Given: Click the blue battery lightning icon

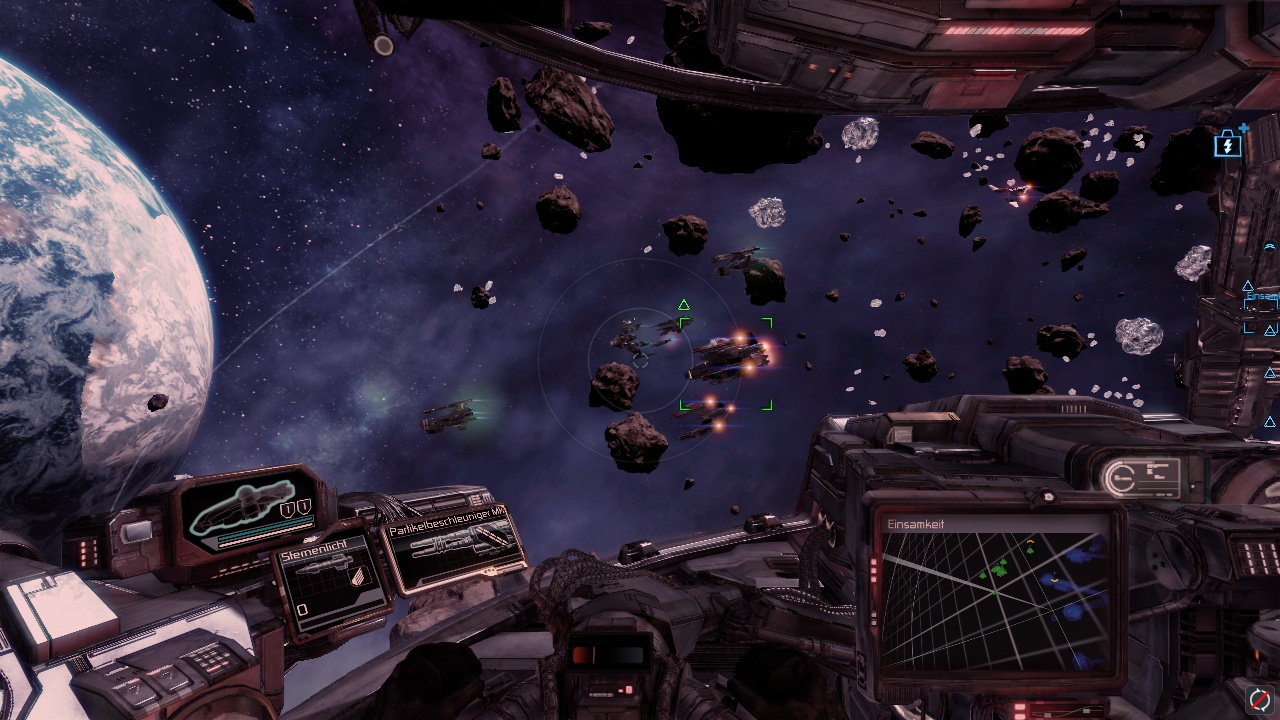Looking at the screenshot, I should tap(1227, 146).
